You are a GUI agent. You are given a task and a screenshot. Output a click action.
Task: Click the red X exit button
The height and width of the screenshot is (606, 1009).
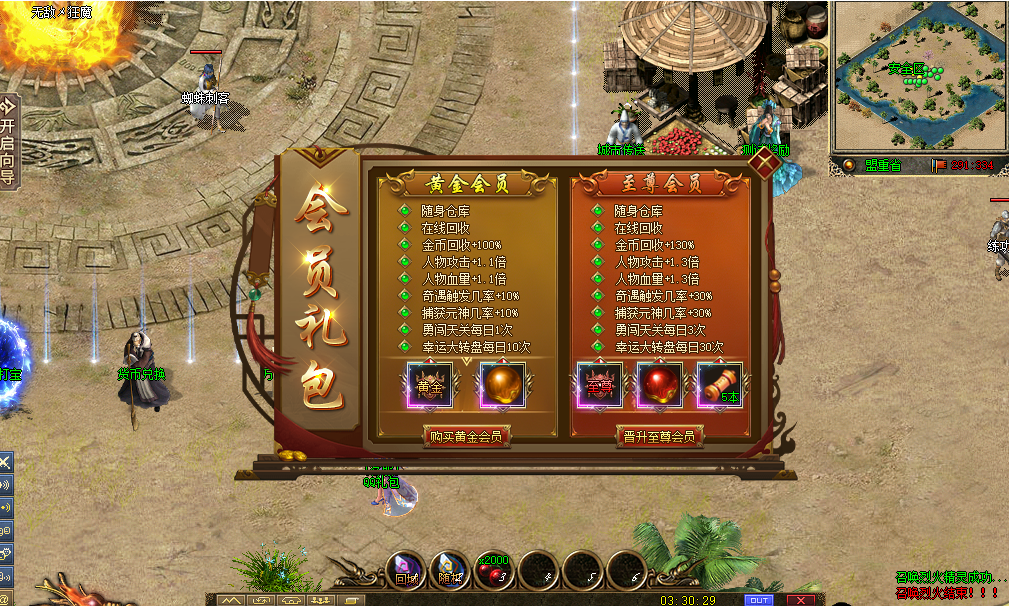click(x=801, y=599)
